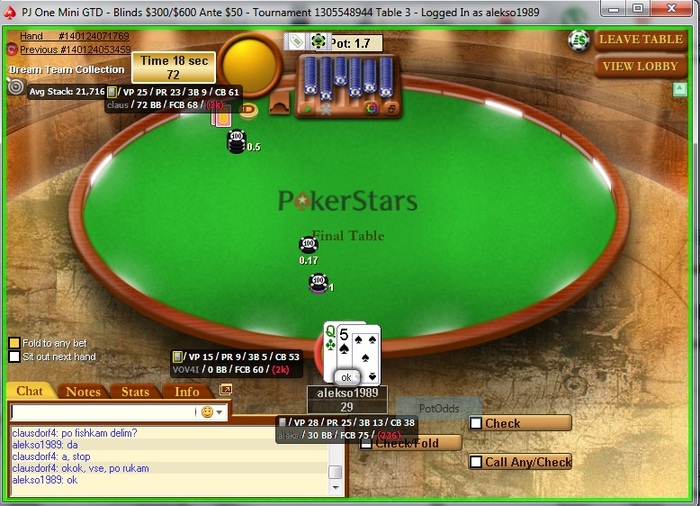Open the smiley emoticon dropdown in chat
The image size is (700, 506).
point(213,411)
